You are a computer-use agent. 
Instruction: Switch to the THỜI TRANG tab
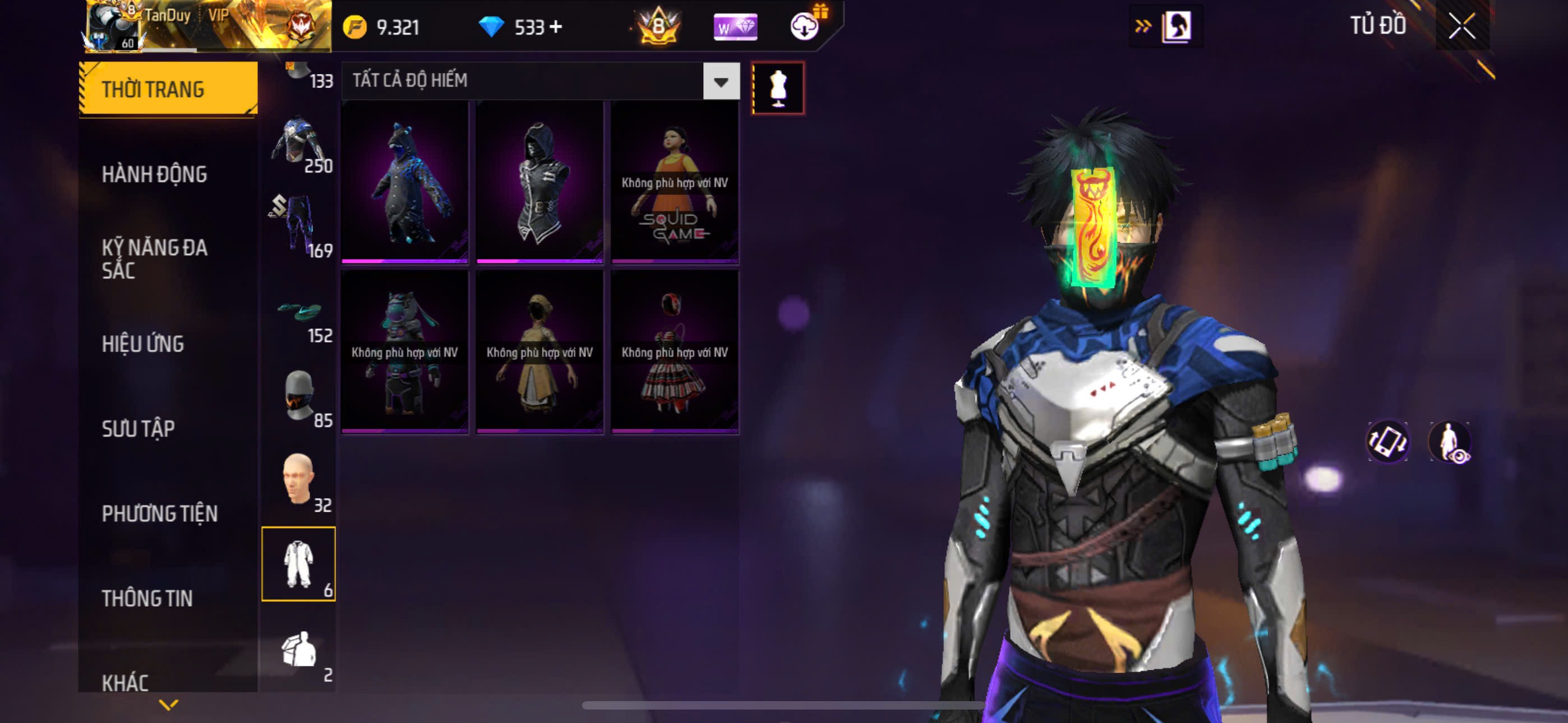(167, 89)
